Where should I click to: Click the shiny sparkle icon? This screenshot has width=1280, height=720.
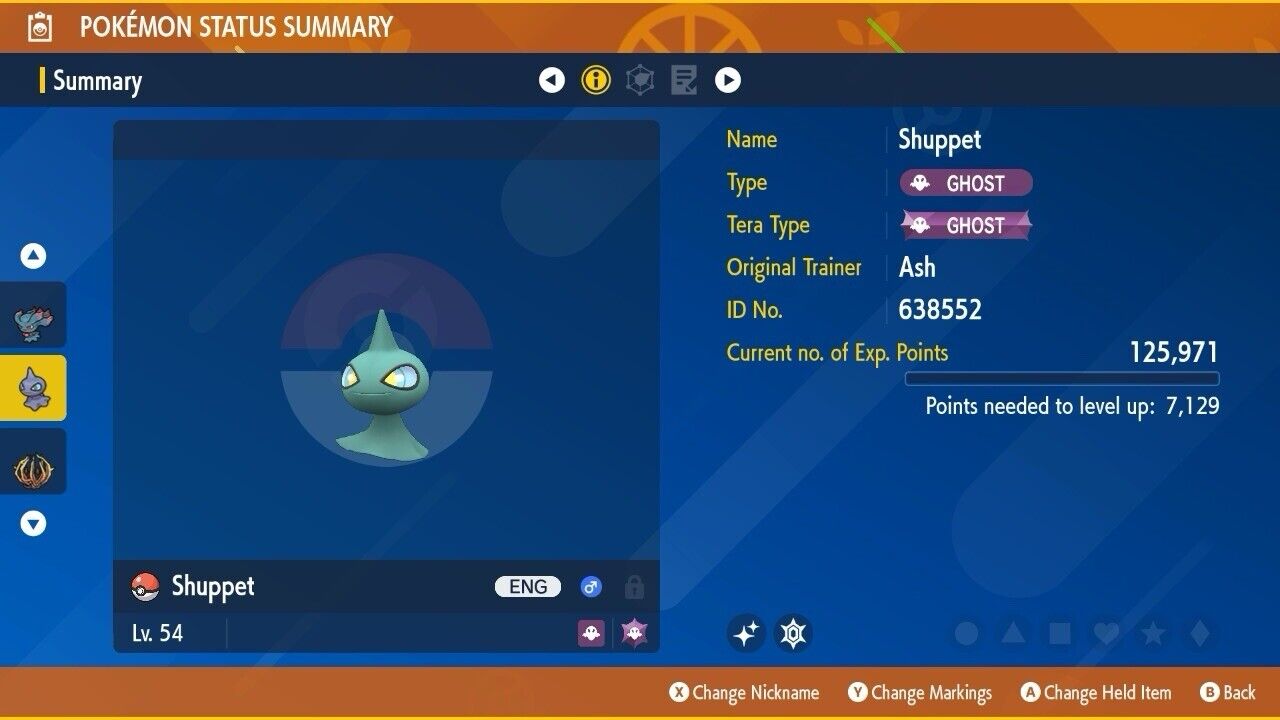coord(746,633)
